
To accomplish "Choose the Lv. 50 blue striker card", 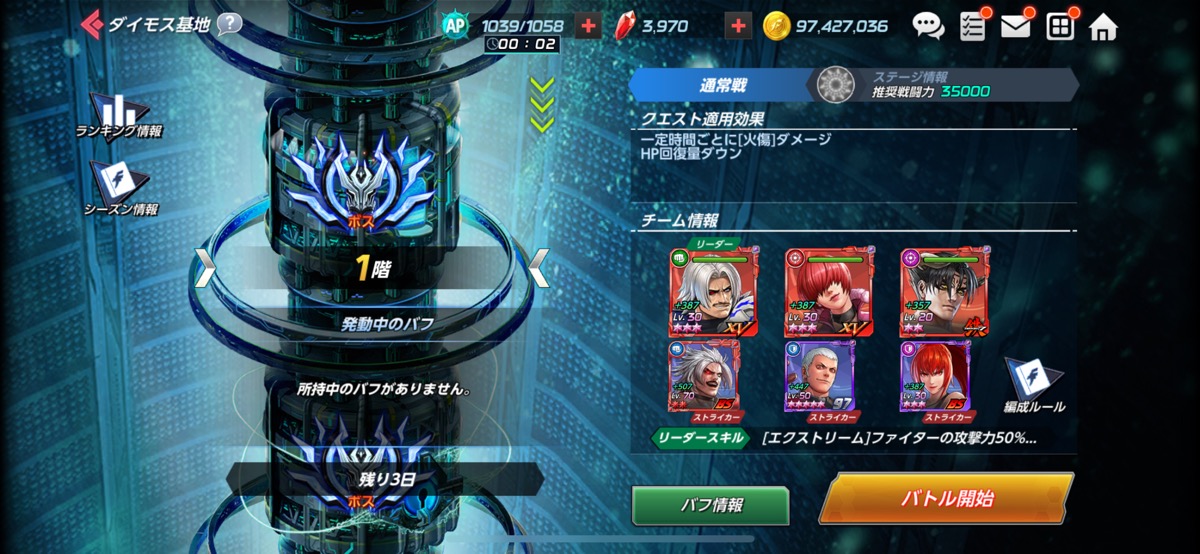I will pos(820,377).
